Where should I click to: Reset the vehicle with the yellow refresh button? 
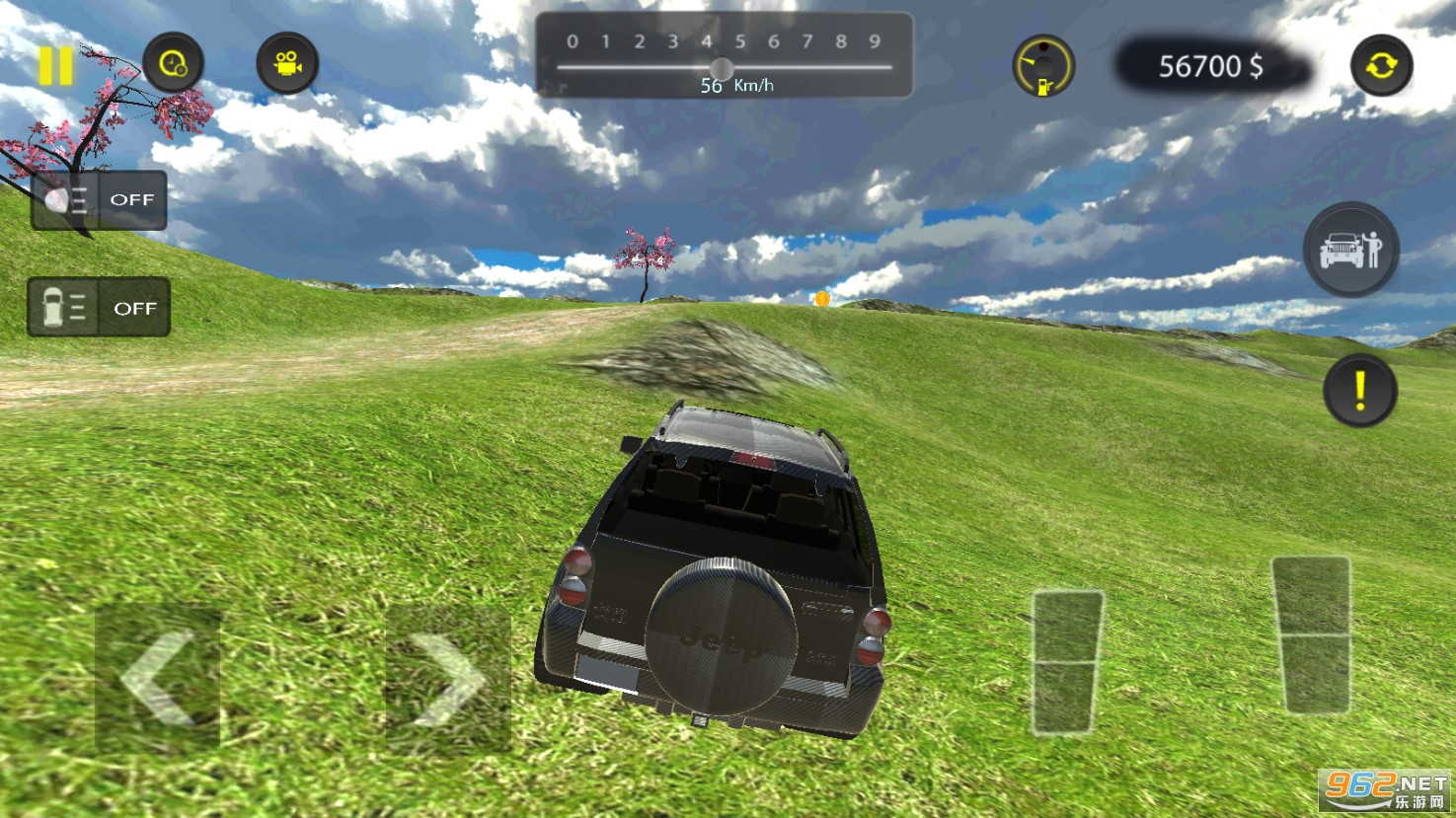pos(1381,65)
